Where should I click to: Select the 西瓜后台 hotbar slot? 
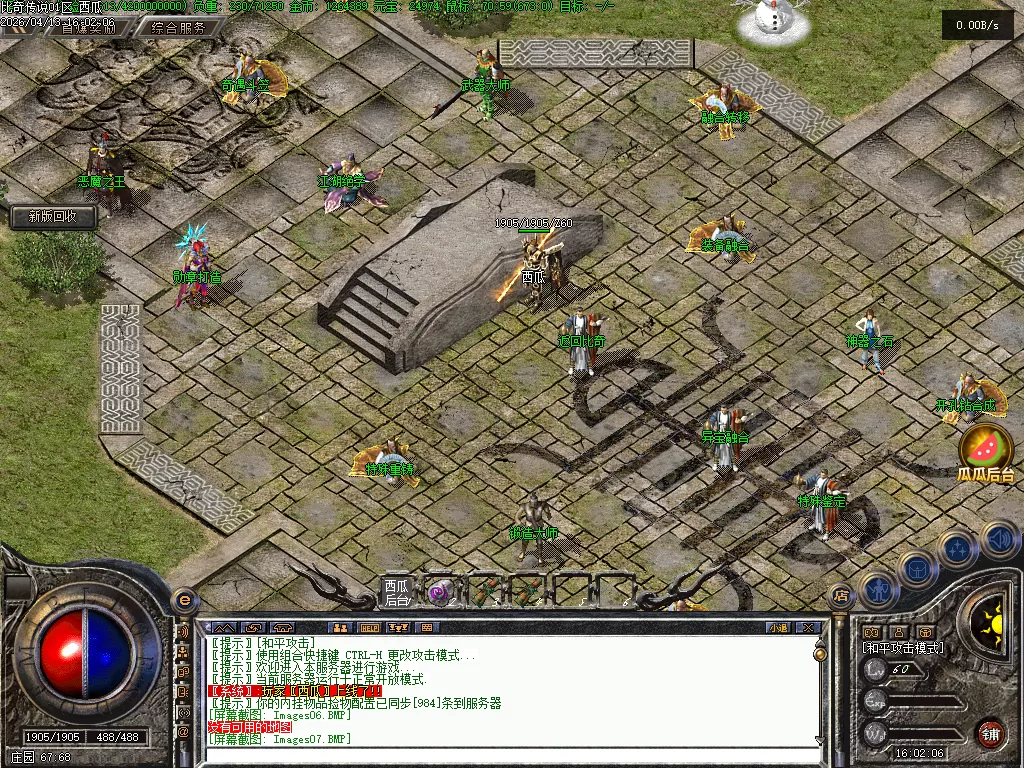(397, 592)
